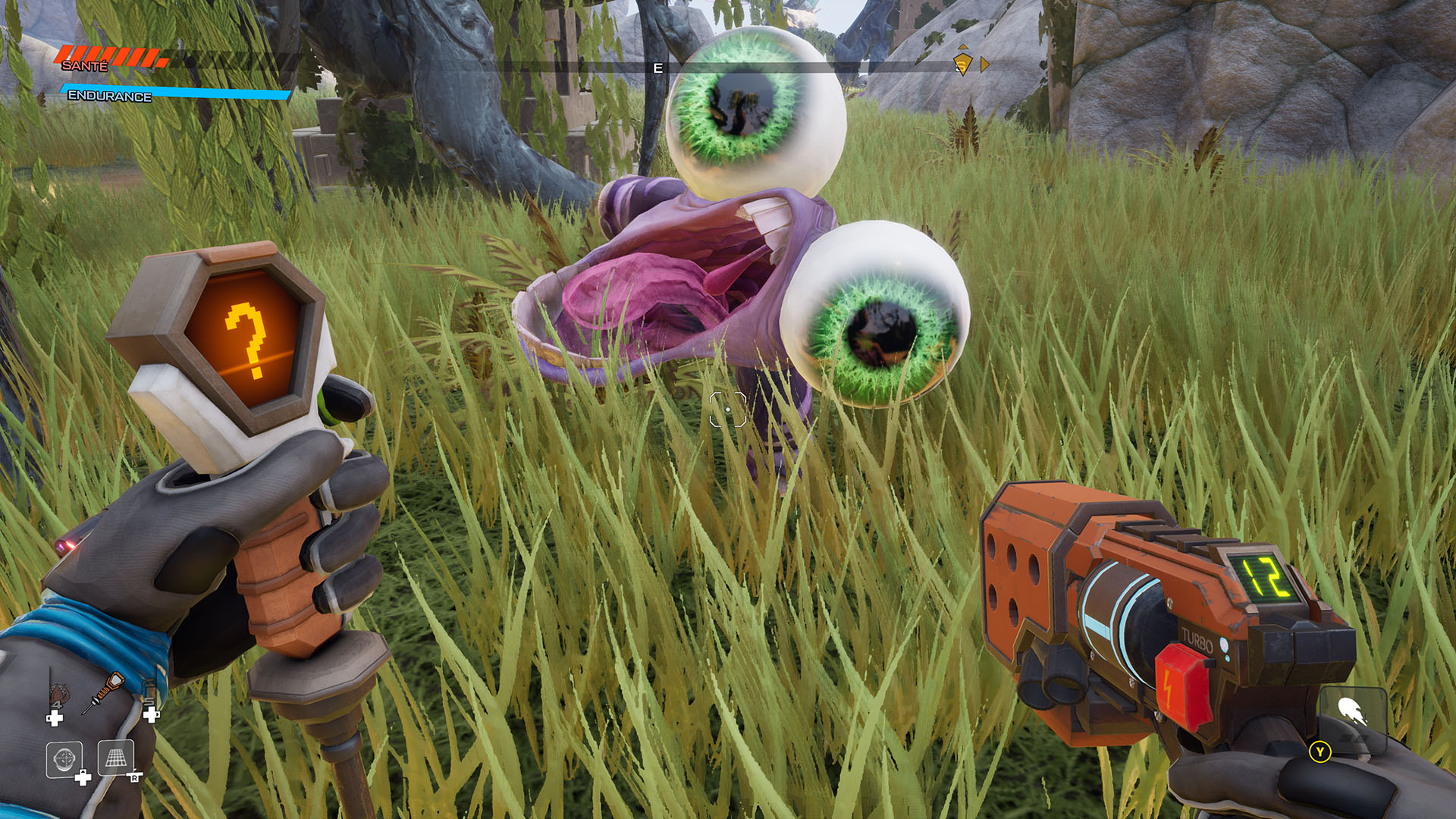Viewport: 1456px width, 819px height.
Task: Click the TURBO label on the pistol
Action: point(1196,641)
